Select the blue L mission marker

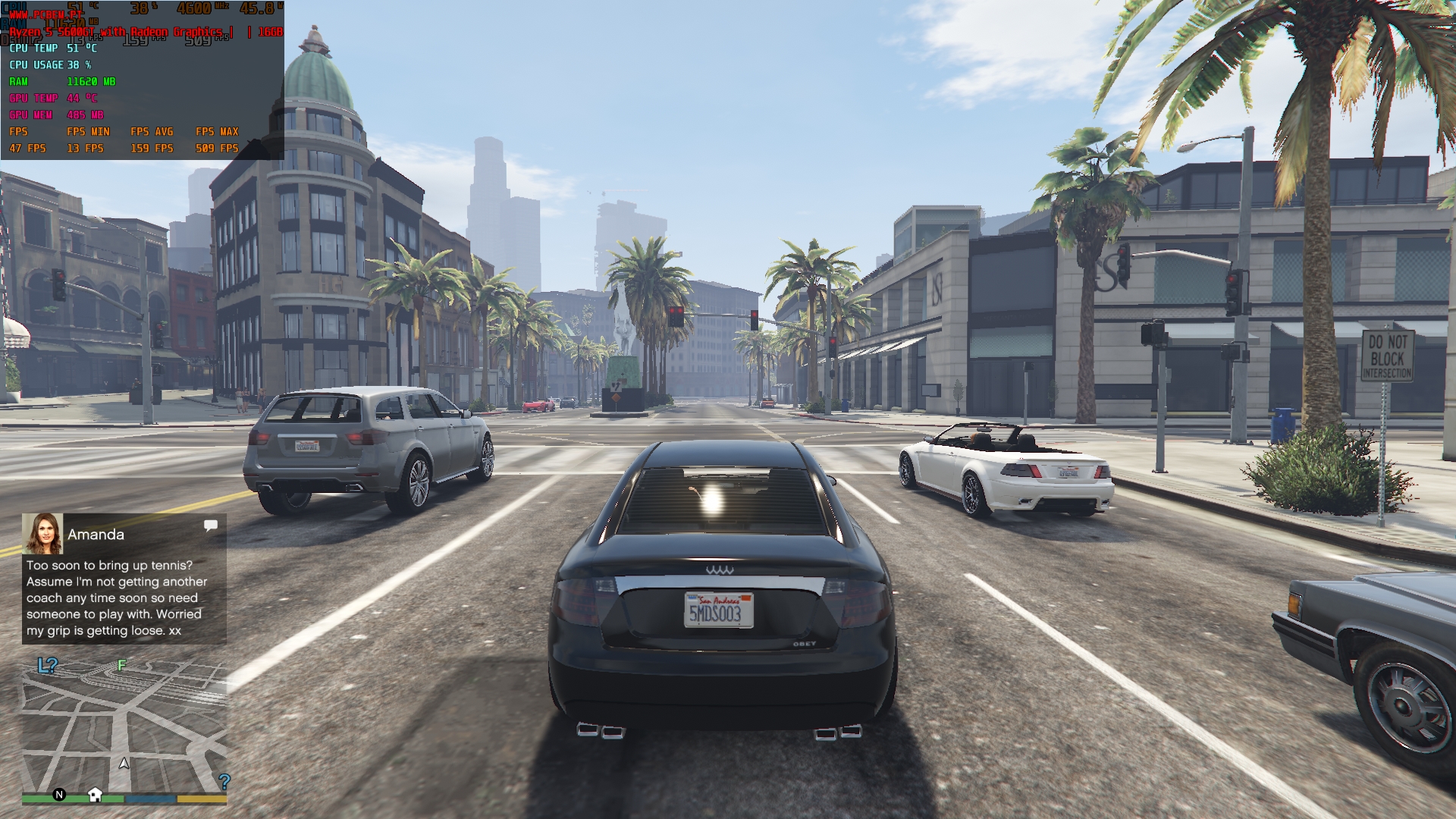[43, 666]
